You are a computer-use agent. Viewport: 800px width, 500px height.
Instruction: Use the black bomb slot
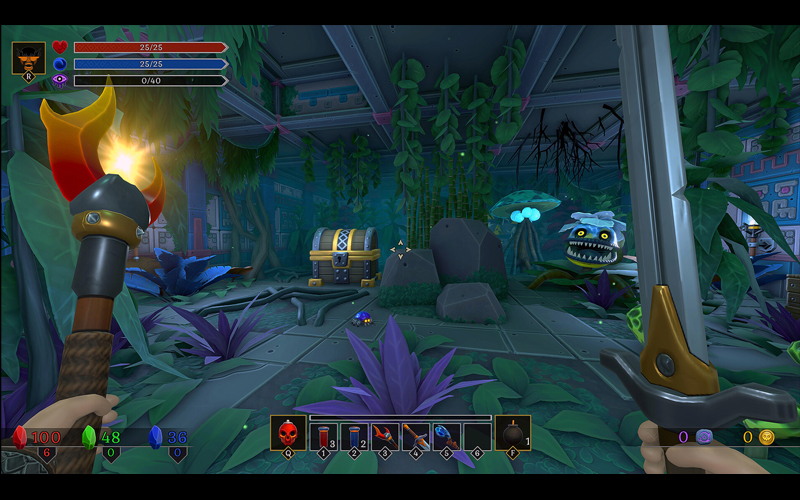click(512, 434)
